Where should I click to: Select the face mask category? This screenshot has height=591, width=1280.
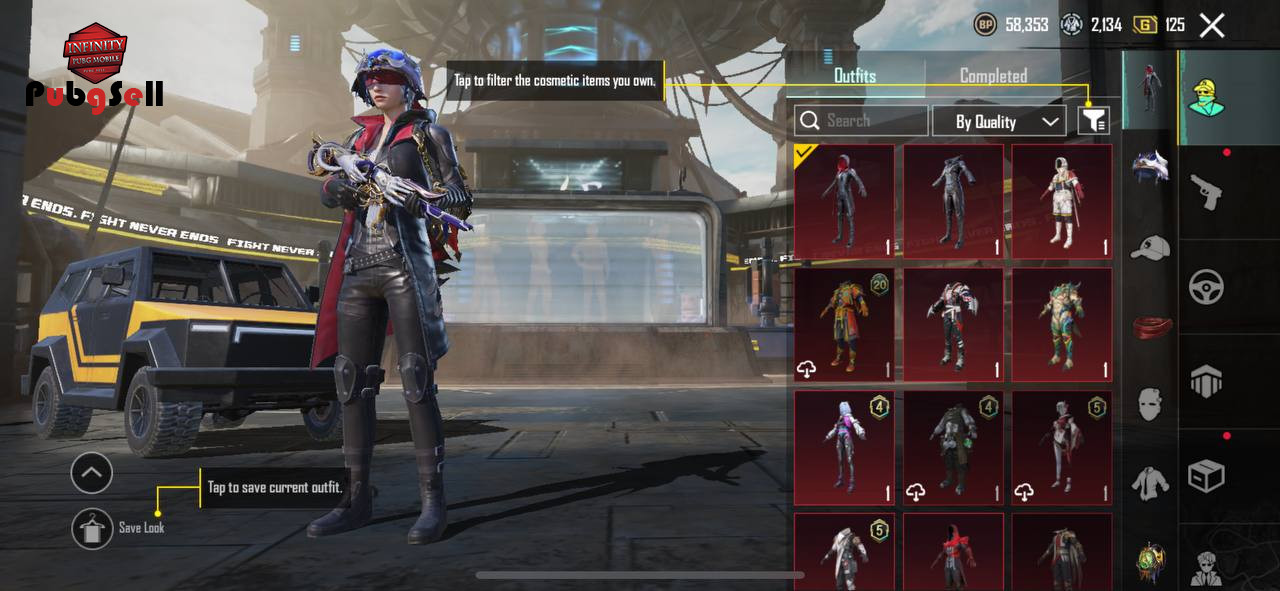tap(1150, 404)
